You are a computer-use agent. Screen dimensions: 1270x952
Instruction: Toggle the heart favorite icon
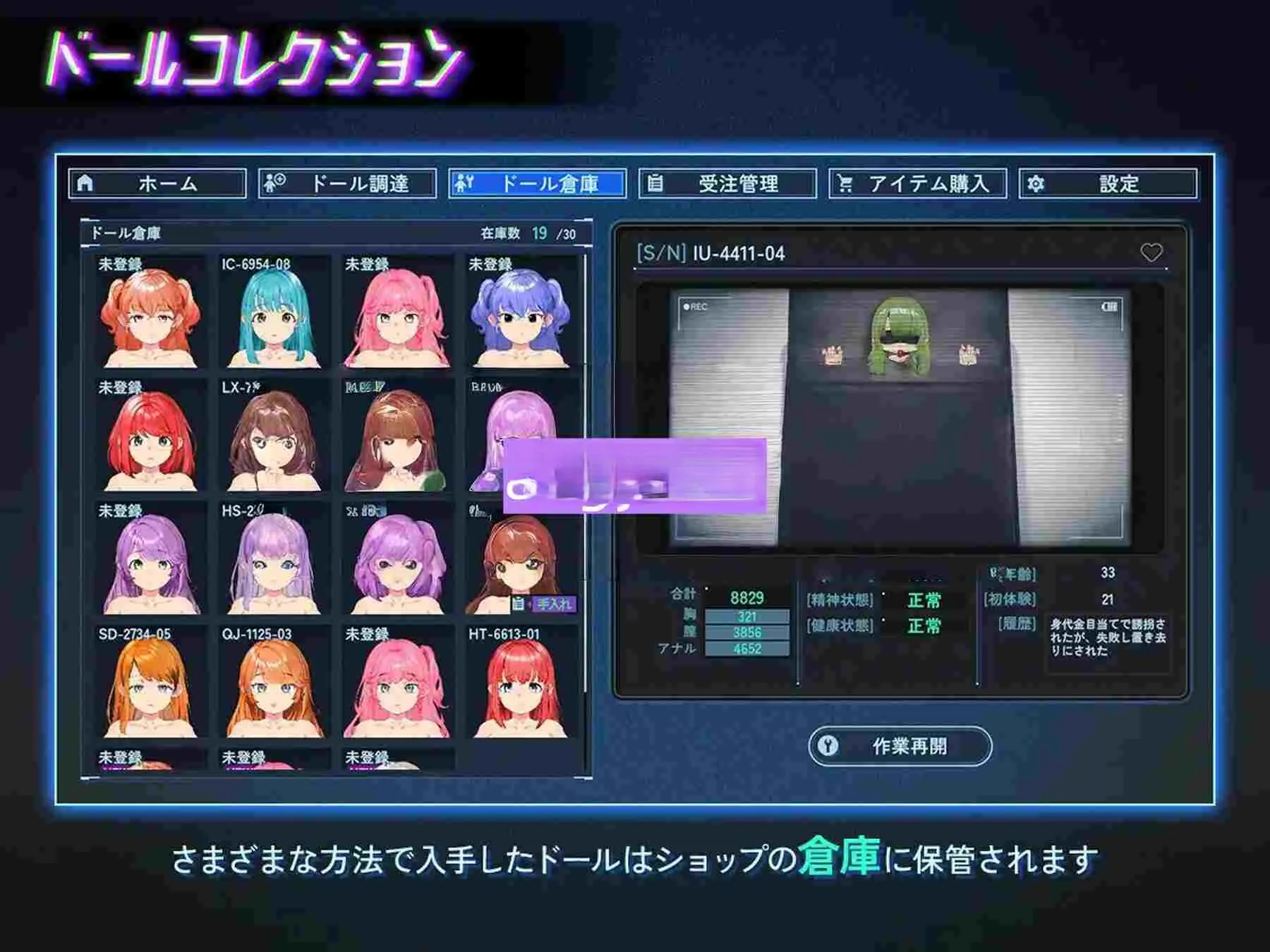click(x=1151, y=252)
